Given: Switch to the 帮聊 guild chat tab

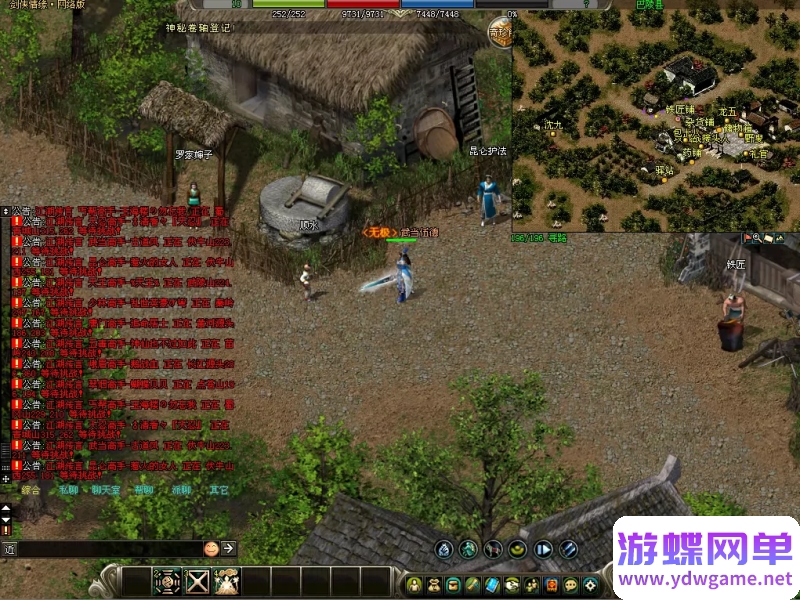Looking at the screenshot, I should coord(143,491).
